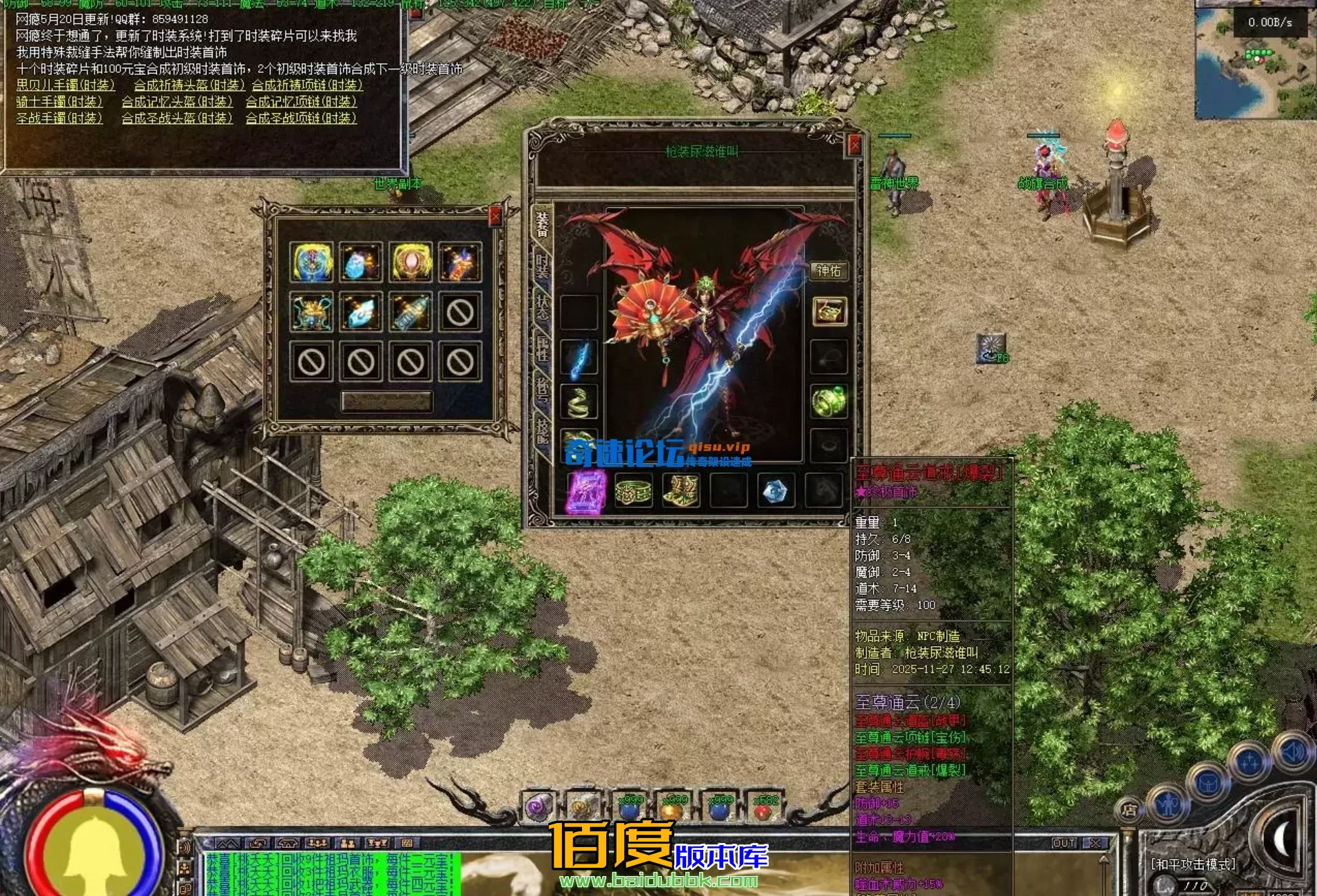Screen dimensions: 1317x896
Task: Show the 属性 attributes tab
Action: [543, 348]
